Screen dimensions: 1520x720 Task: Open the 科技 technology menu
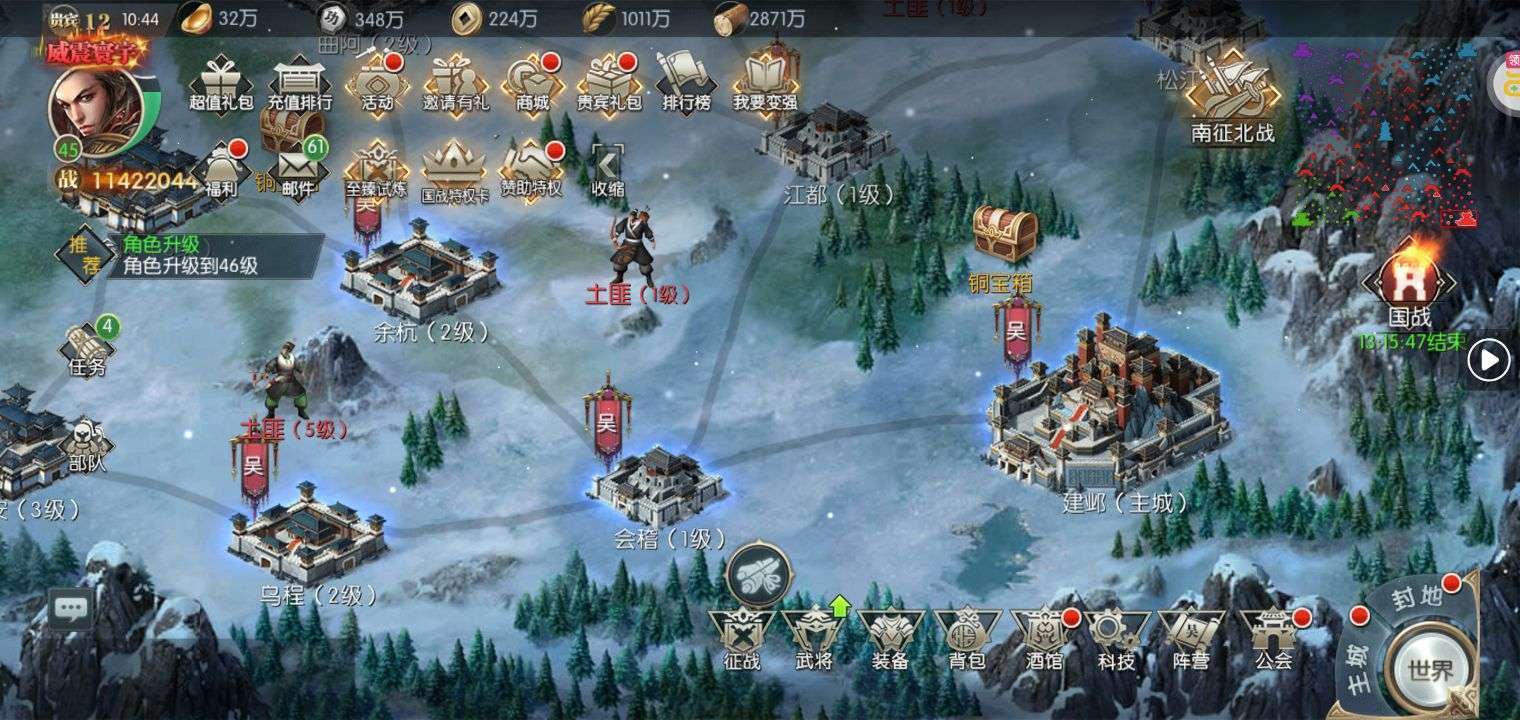point(1116,638)
